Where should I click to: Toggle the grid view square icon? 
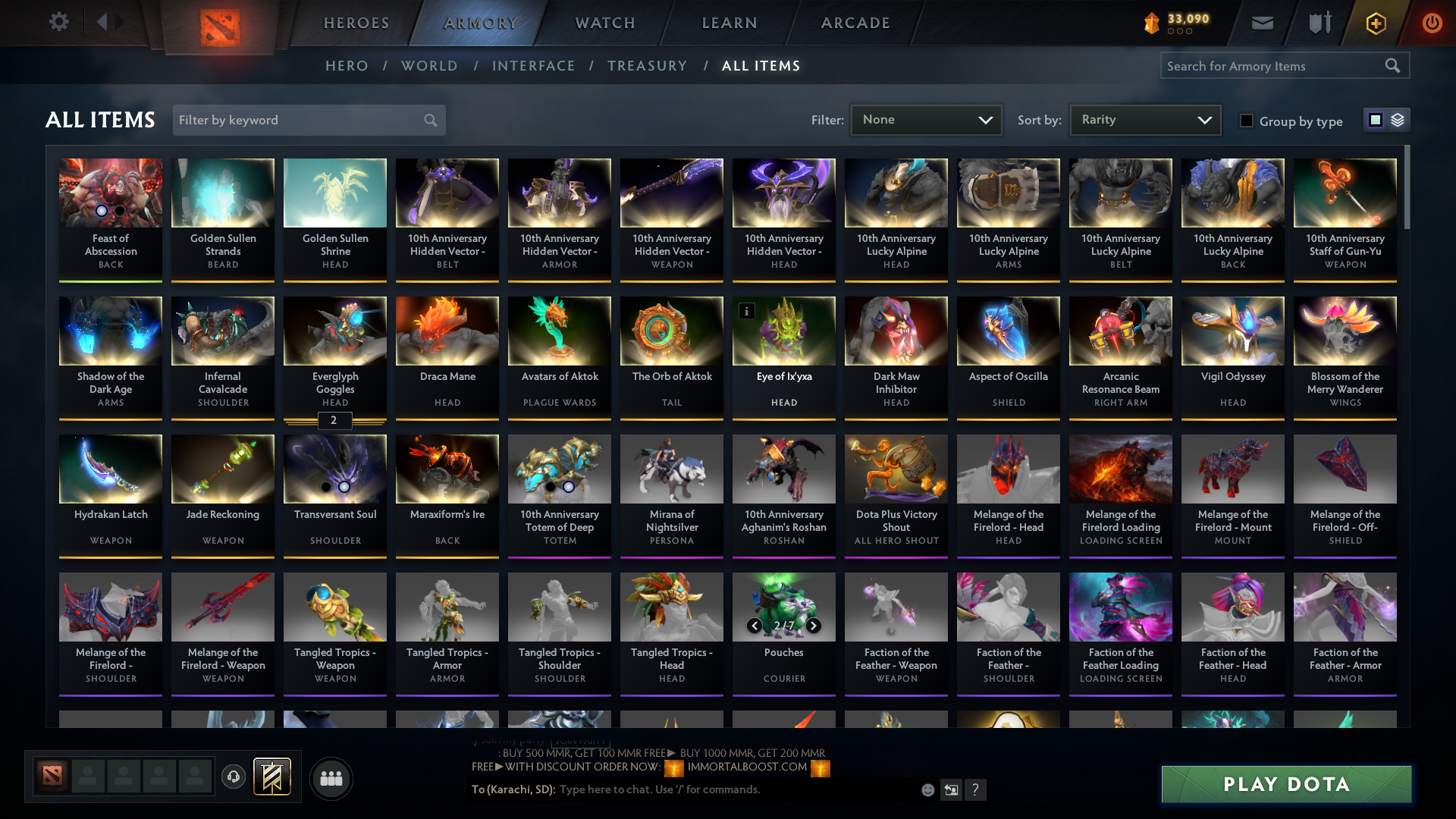(x=1375, y=119)
